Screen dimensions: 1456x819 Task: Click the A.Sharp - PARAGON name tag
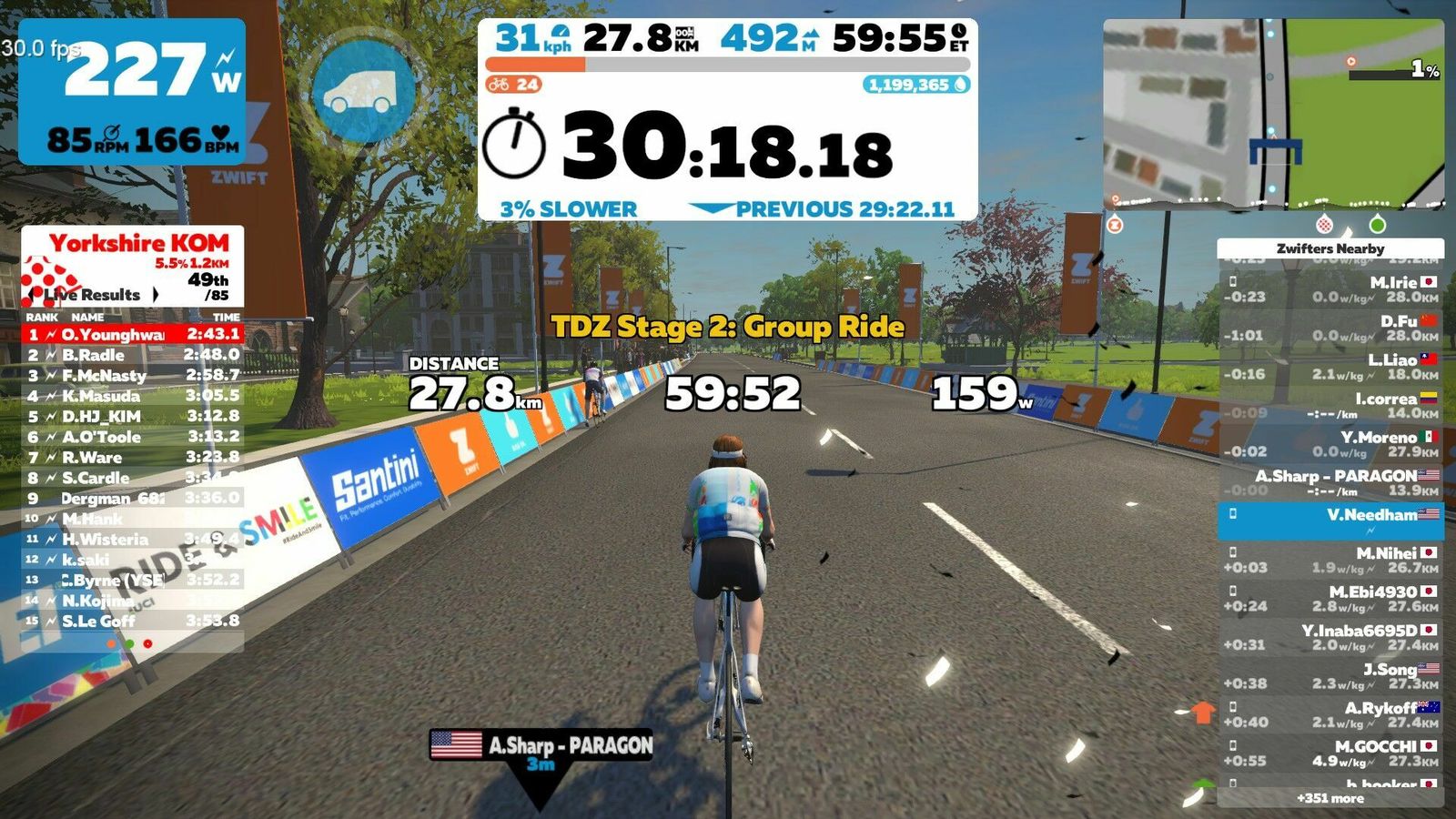click(542, 745)
